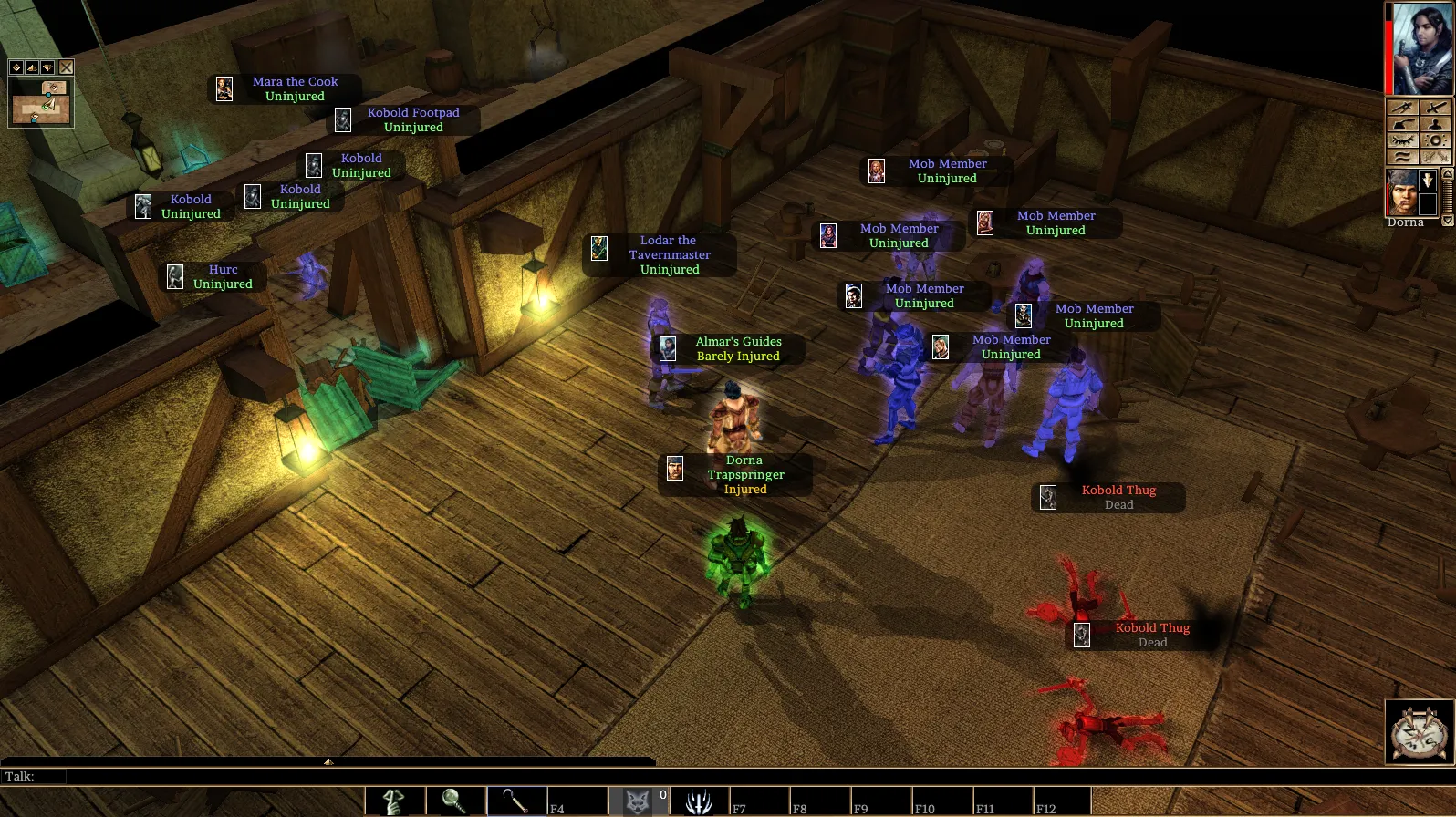Use the hooked staff hotbar slot

[516, 801]
